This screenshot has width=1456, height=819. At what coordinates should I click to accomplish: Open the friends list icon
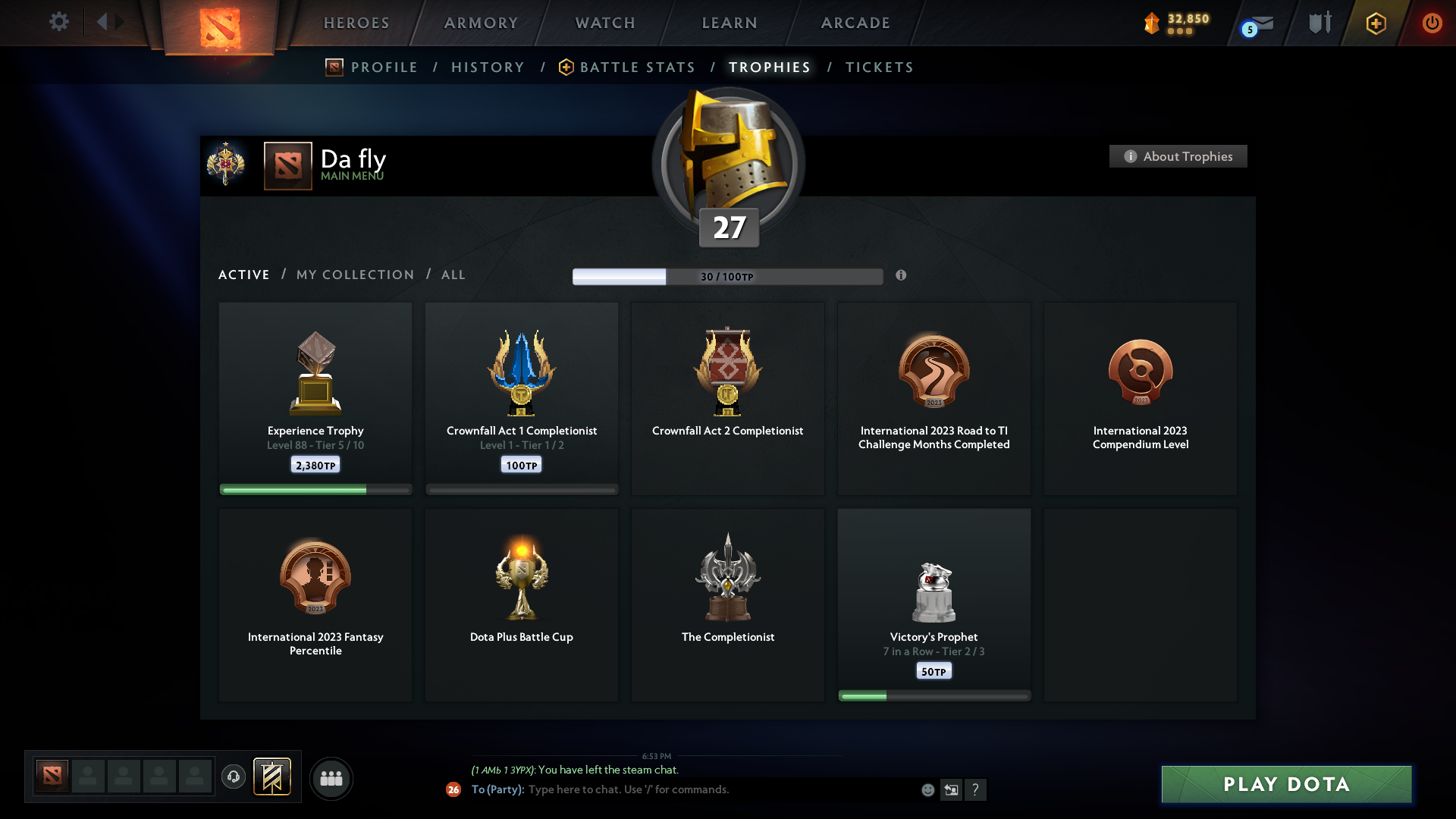[331, 778]
